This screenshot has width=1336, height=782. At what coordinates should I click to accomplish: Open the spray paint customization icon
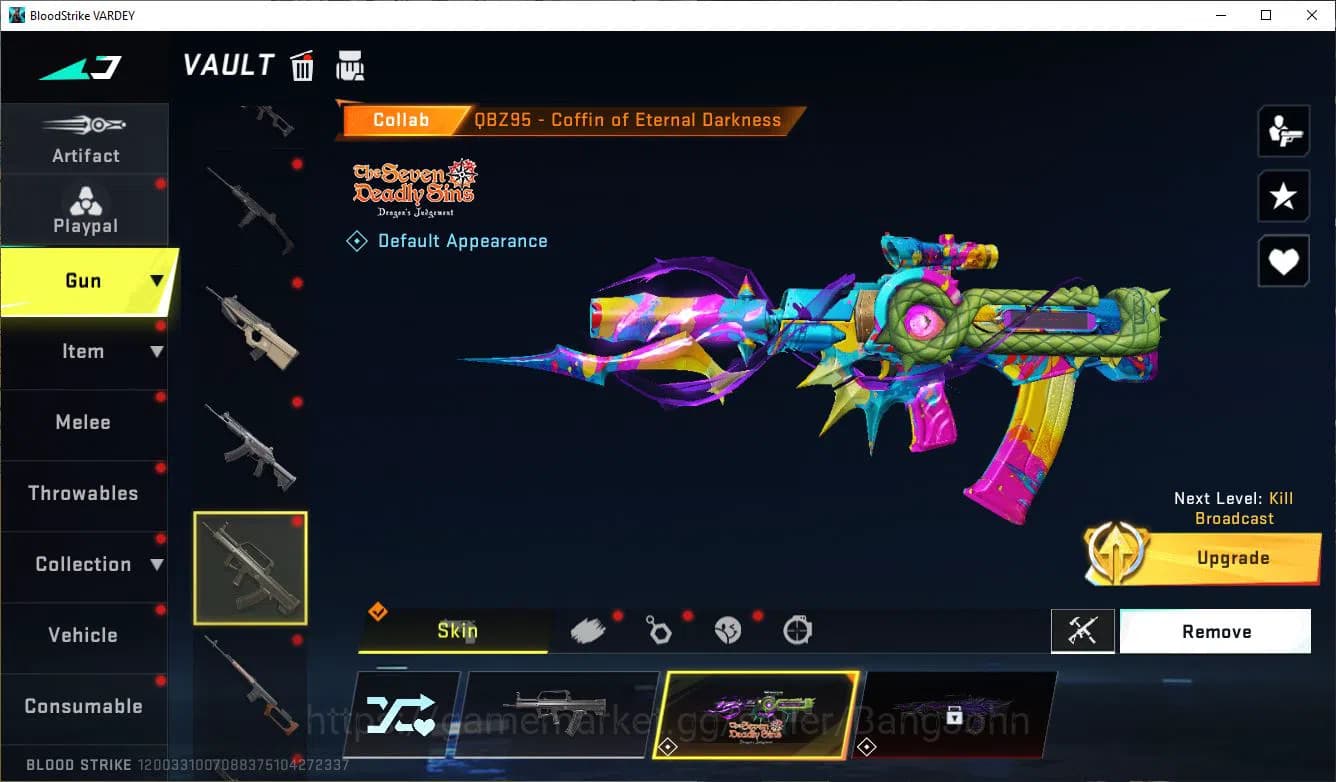(x=590, y=628)
